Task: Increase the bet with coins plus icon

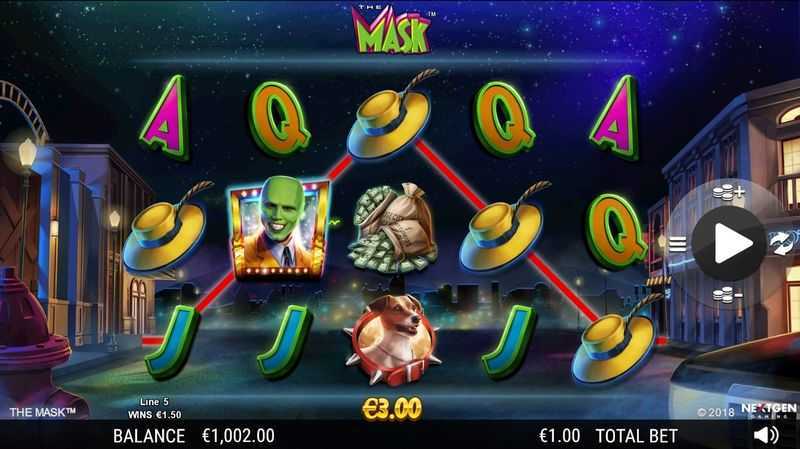Action: 729,192
